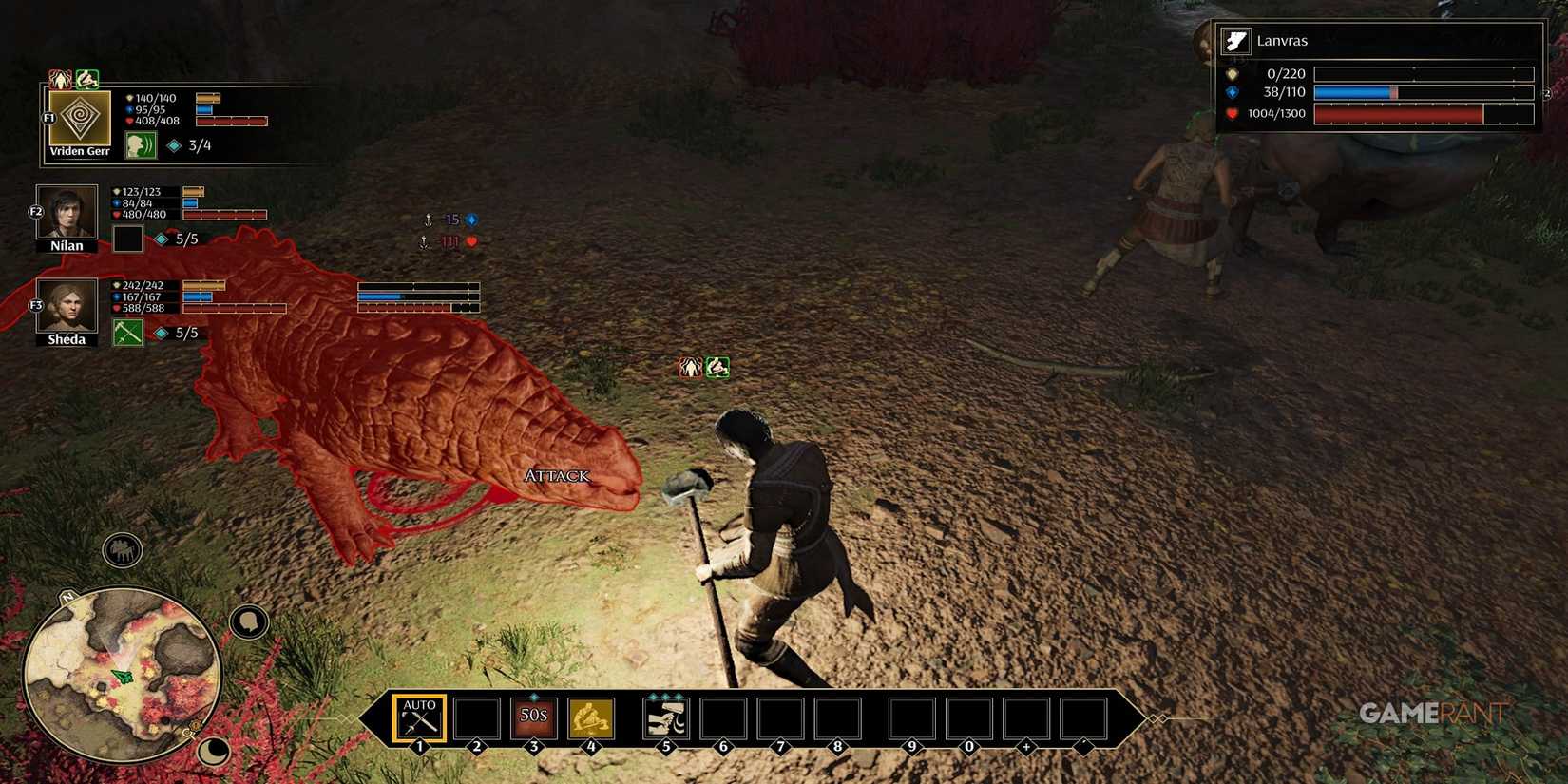
Task: Toggle the green hand buff icon above the party frame
Action: (87, 78)
